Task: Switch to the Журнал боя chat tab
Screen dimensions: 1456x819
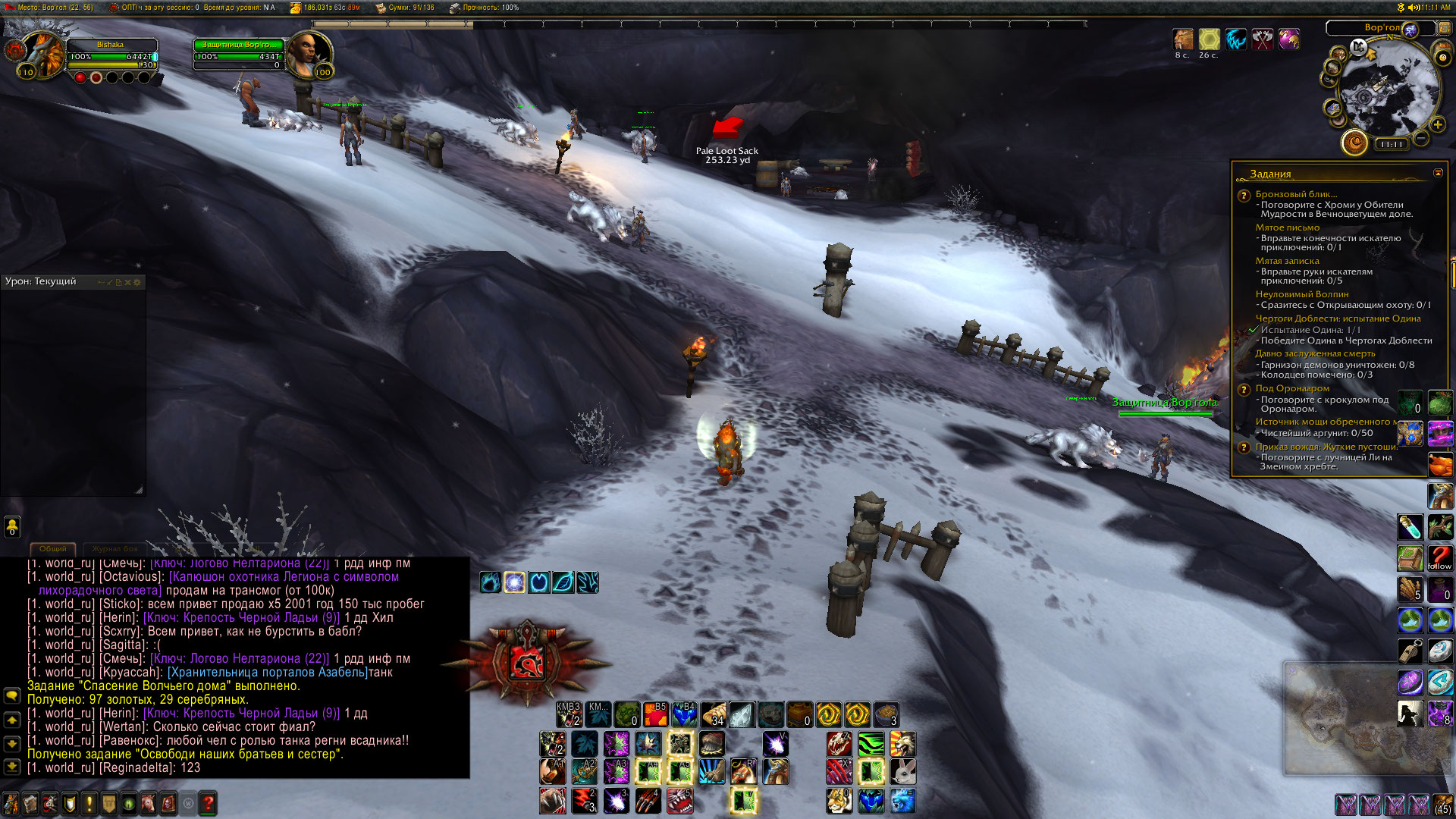Action: (x=115, y=548)
